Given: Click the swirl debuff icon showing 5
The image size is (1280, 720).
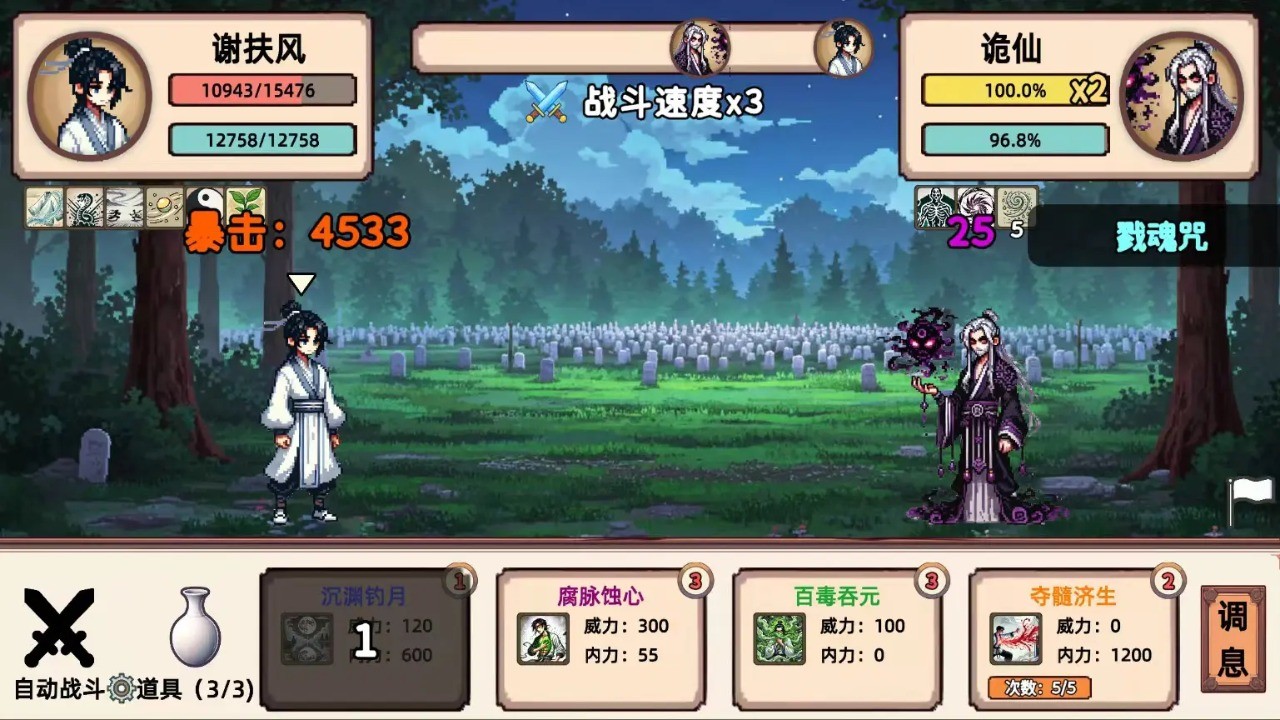Looking at the screenshot, I should (x=1013, y=205).
